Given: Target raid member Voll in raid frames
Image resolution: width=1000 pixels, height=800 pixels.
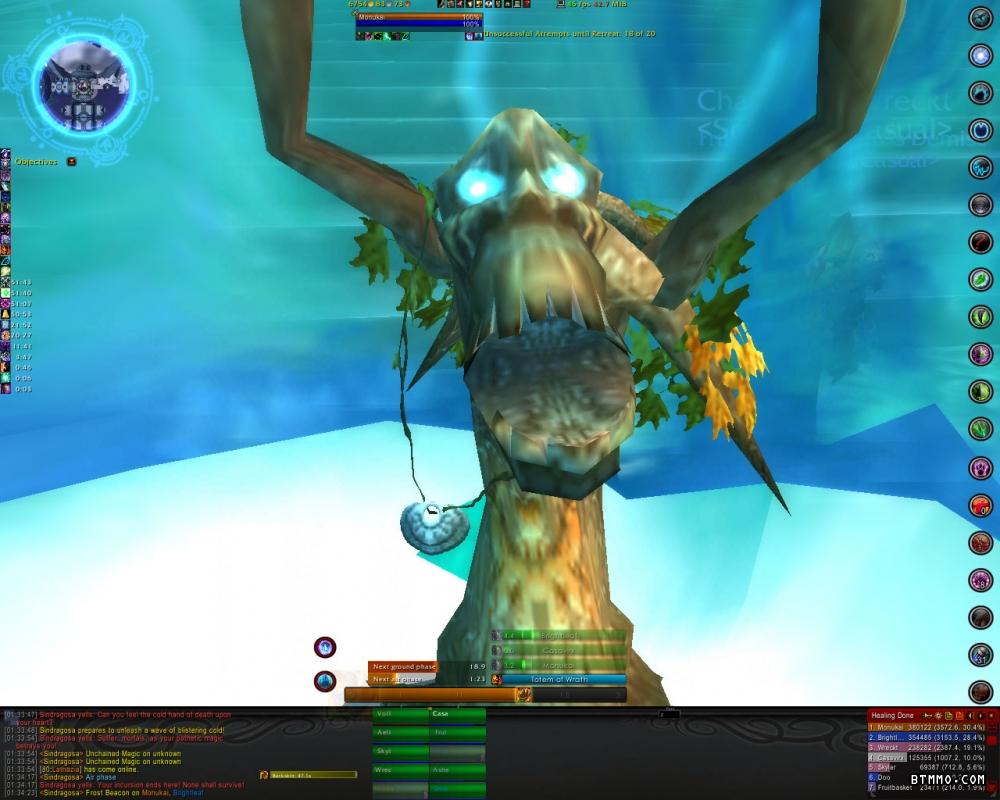Looking at the screenshot, I should [x=400, y=714].
